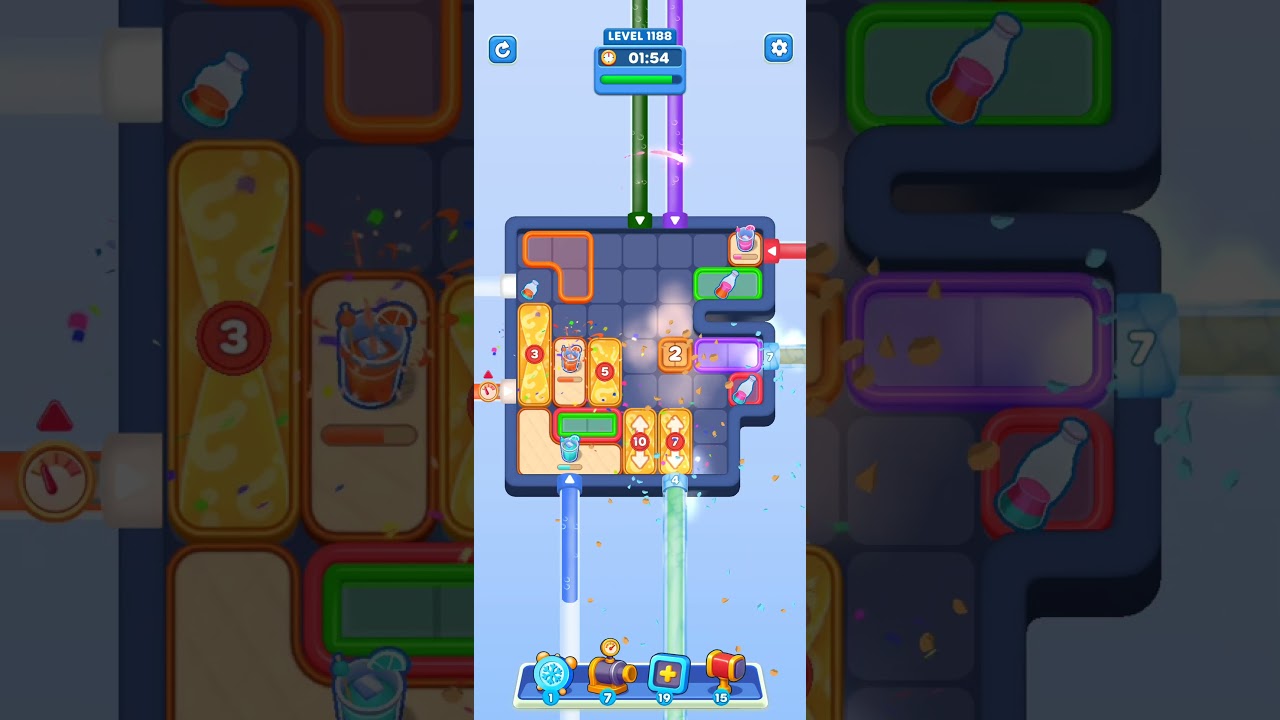Tap the orange block numbered 2
This screenshot has height=720, width=1280.
[x=675, y=353]
